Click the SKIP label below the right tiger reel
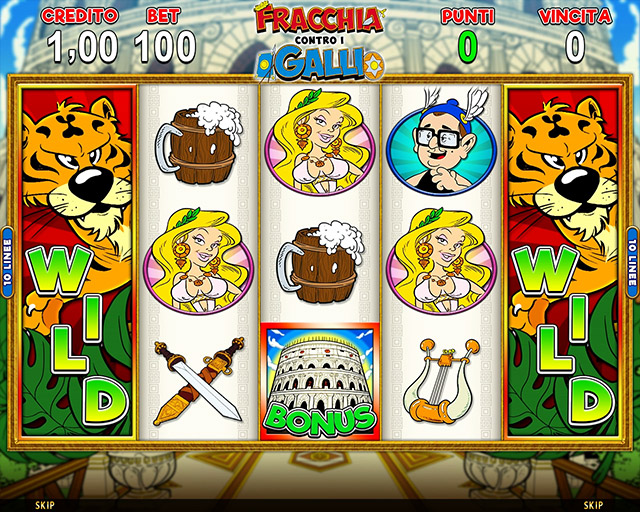The height and width of the screenshot is (512, 640). [593, 505]
